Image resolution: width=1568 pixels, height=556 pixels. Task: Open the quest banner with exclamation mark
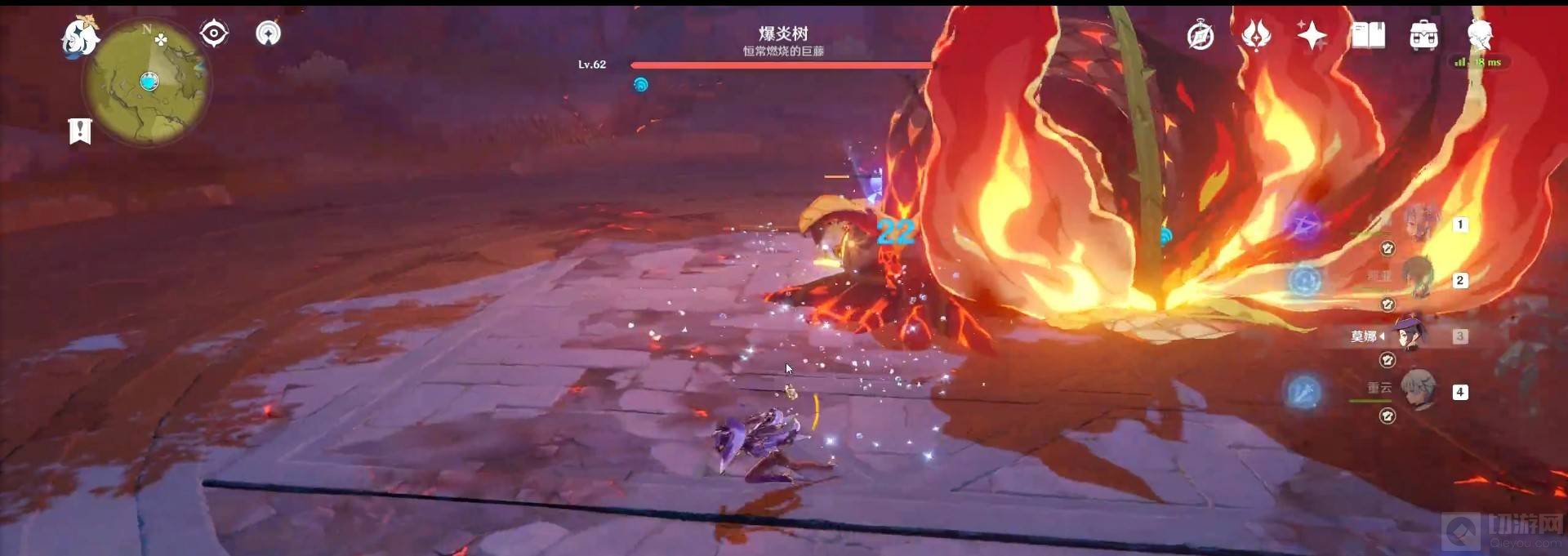[x=80, y=131]
